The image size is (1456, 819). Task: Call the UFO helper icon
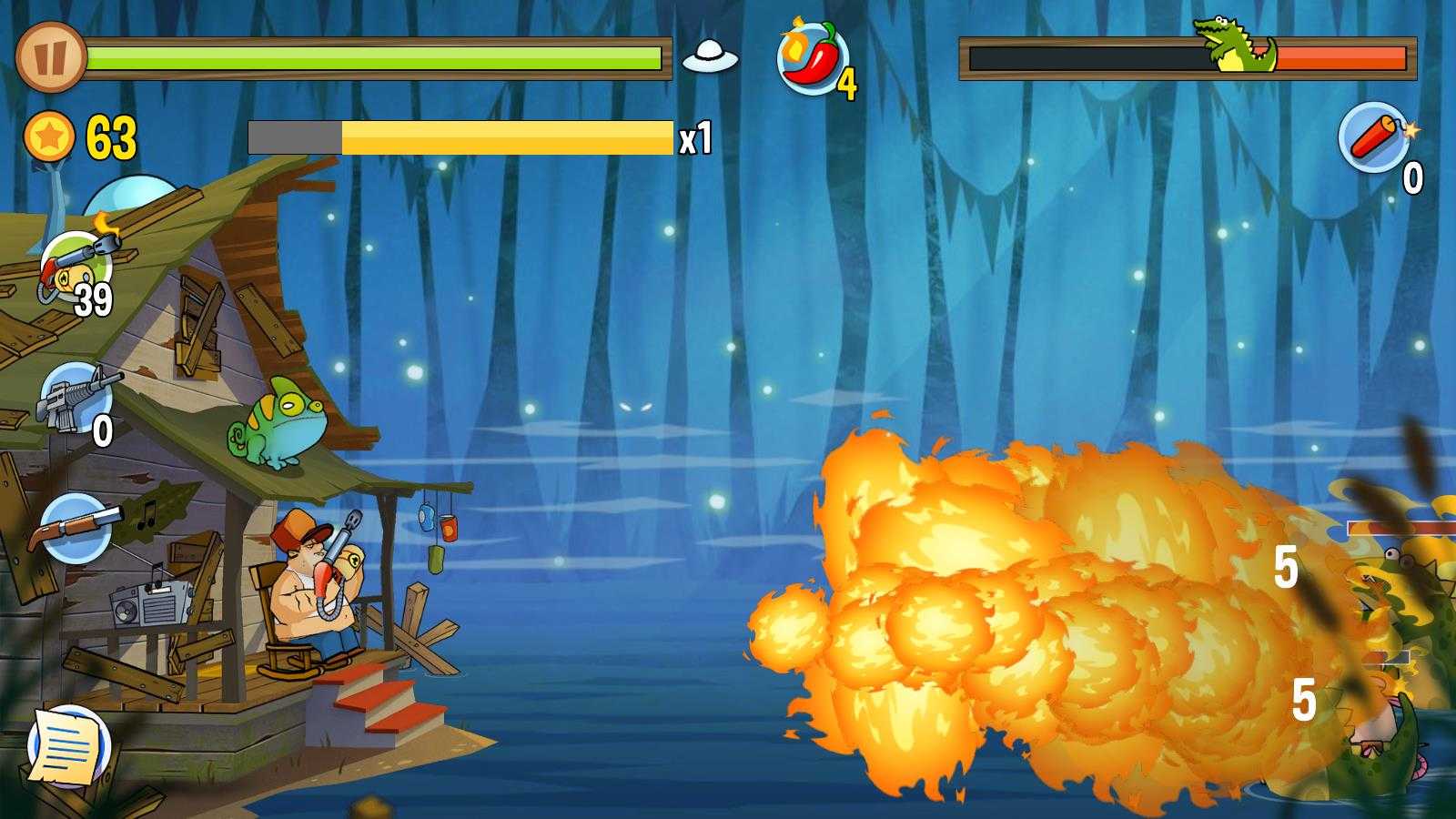click(x=710, y=58)
